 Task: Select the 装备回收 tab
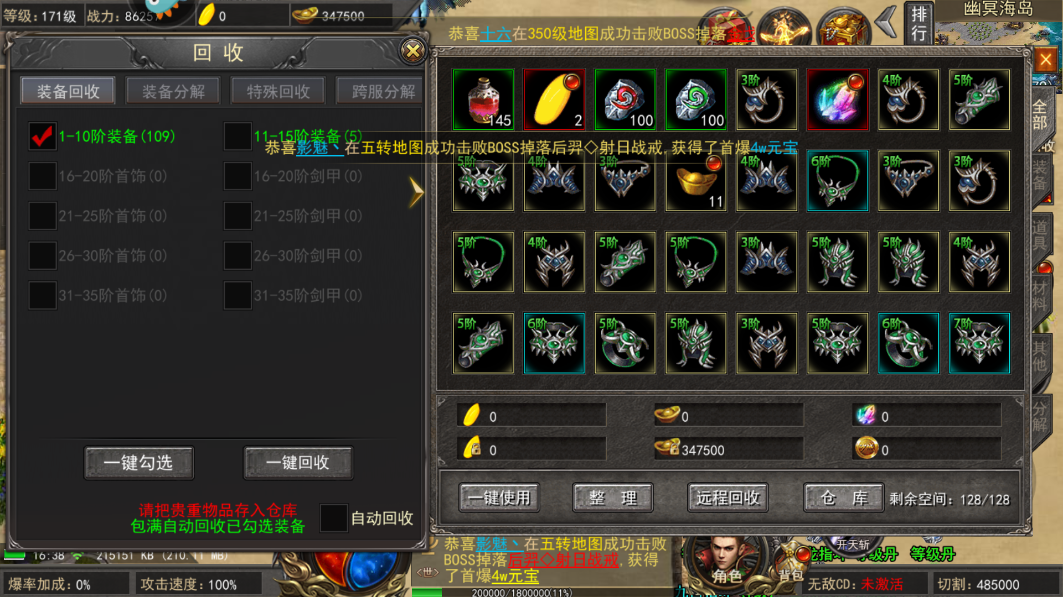coord(68,91)
